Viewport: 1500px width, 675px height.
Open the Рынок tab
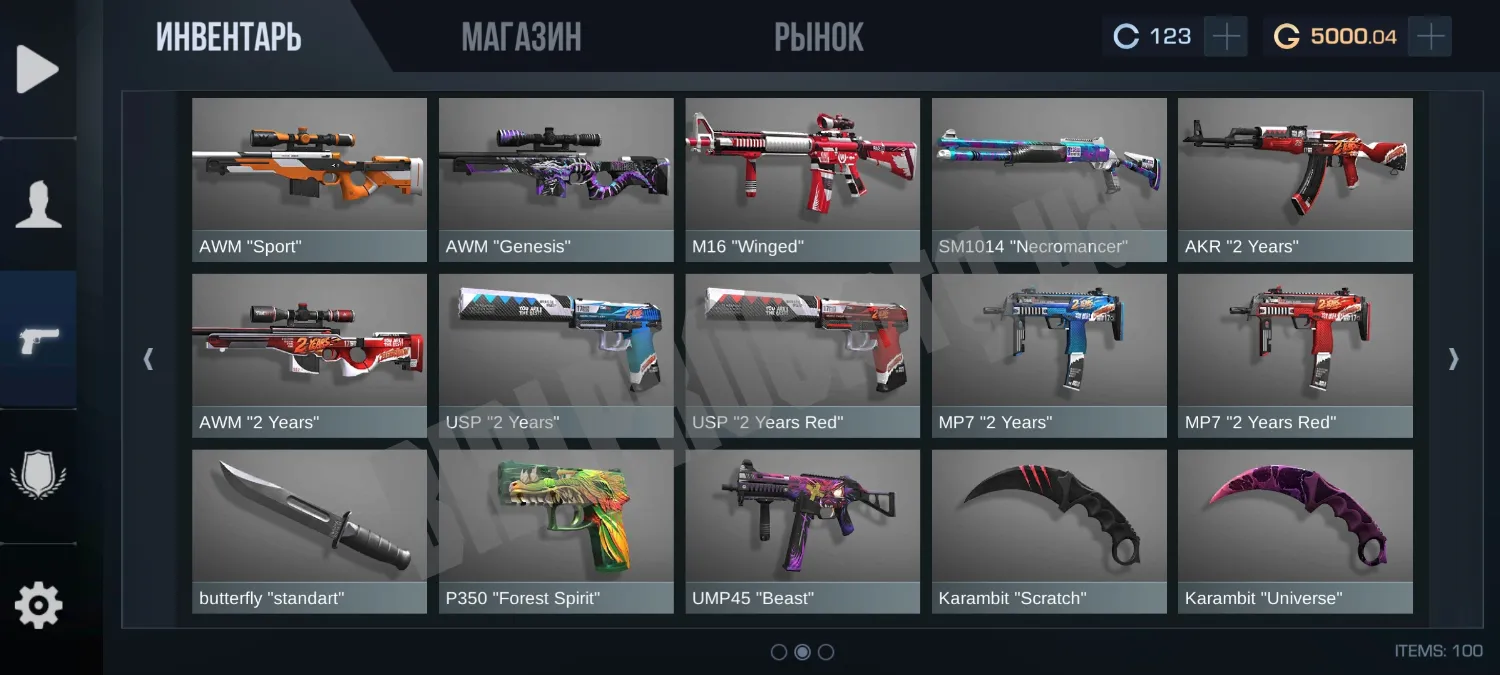pos(818,38)
